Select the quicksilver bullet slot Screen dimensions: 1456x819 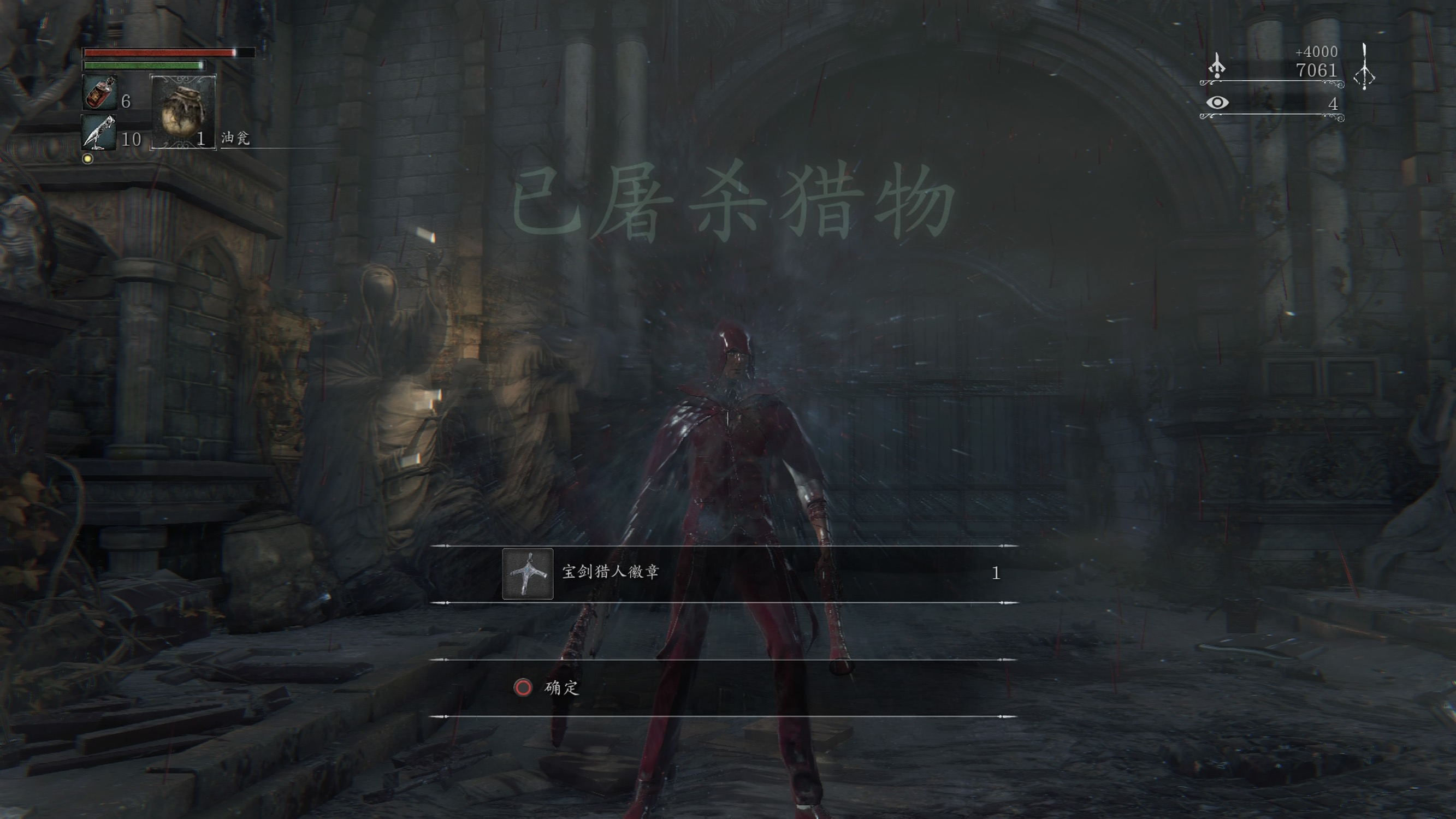(x=99, y=132)
